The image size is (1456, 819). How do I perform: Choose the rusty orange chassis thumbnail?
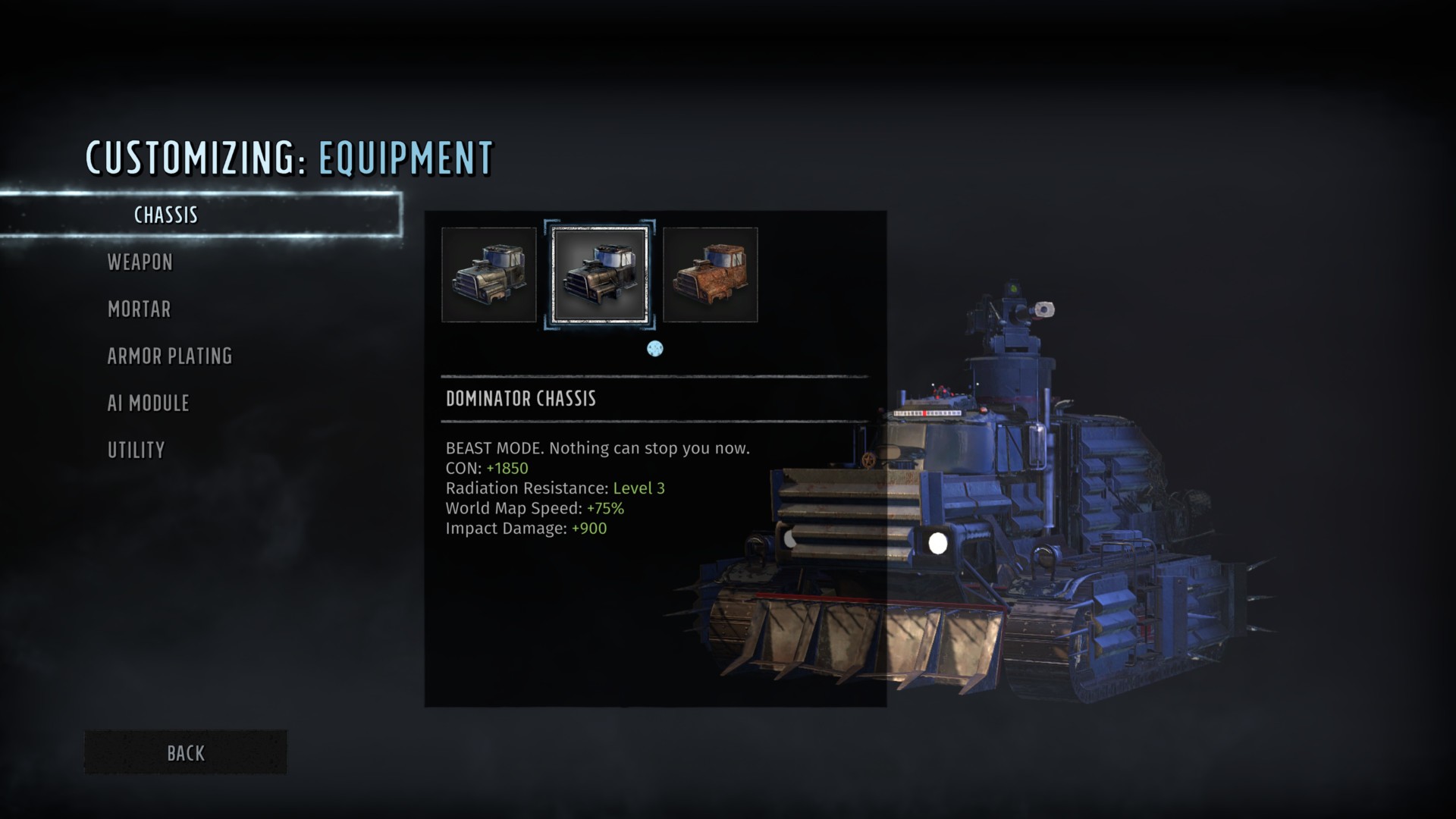(x=711, y=275)
